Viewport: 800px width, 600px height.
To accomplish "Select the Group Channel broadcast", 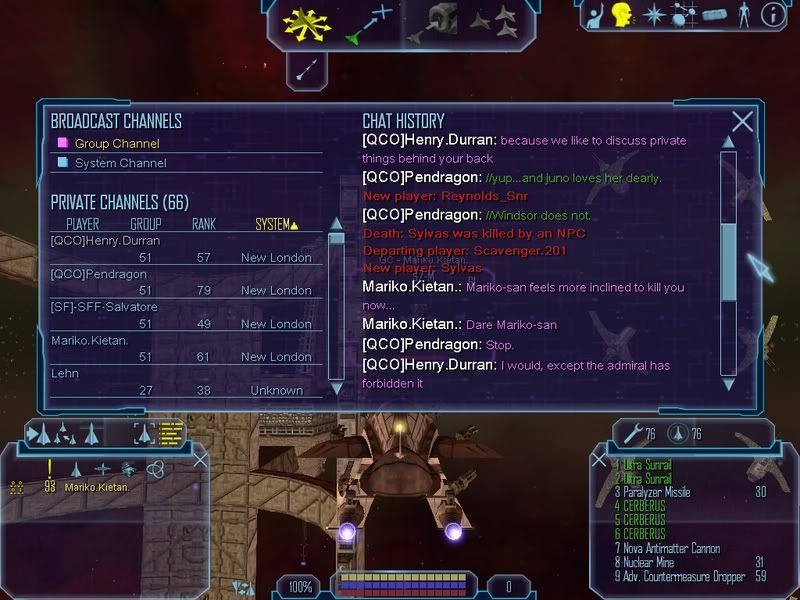I will pos(116,143).
